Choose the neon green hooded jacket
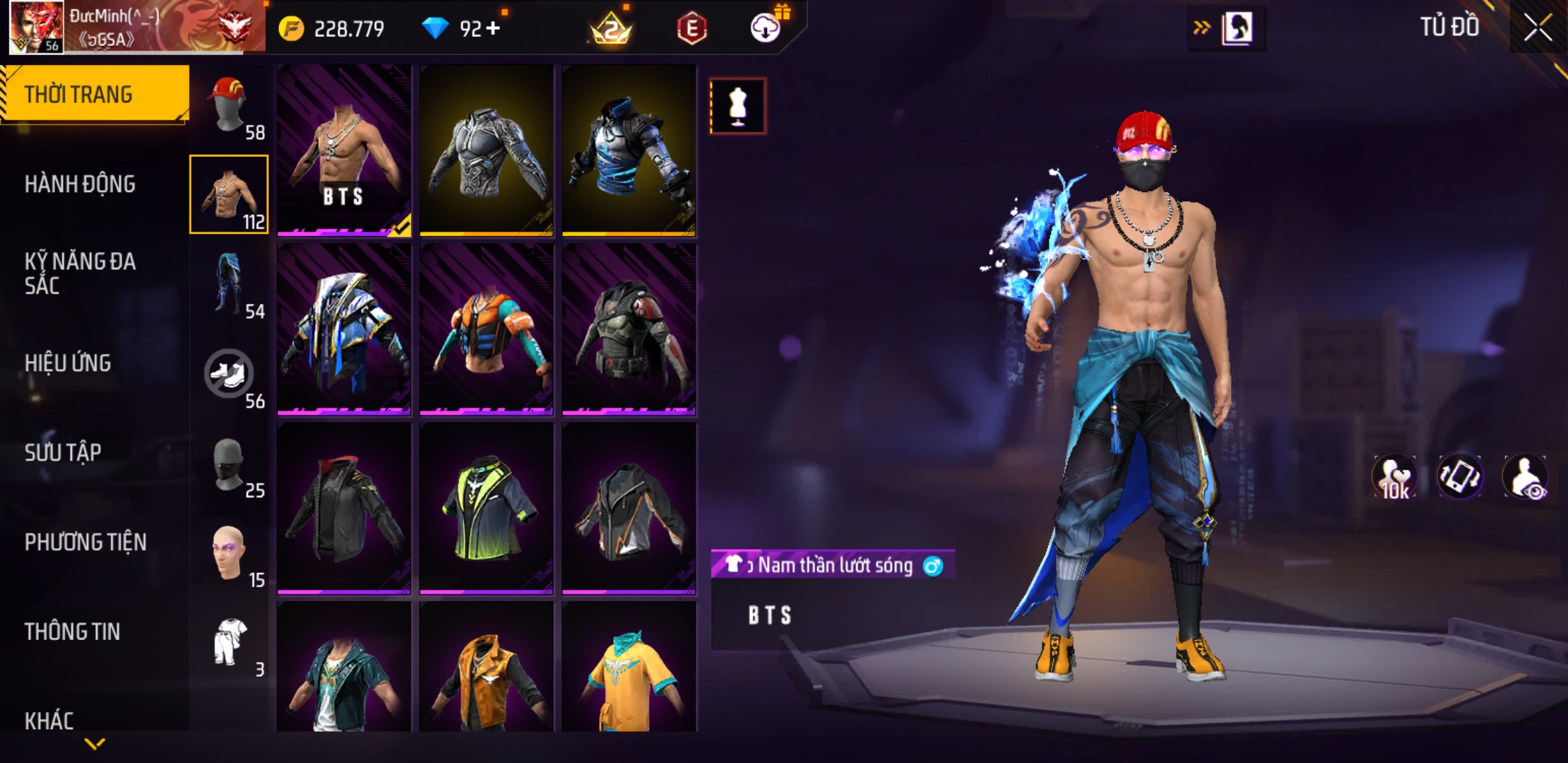The width and height of the screenshot is (1568, 763). (x=487, y=507)
